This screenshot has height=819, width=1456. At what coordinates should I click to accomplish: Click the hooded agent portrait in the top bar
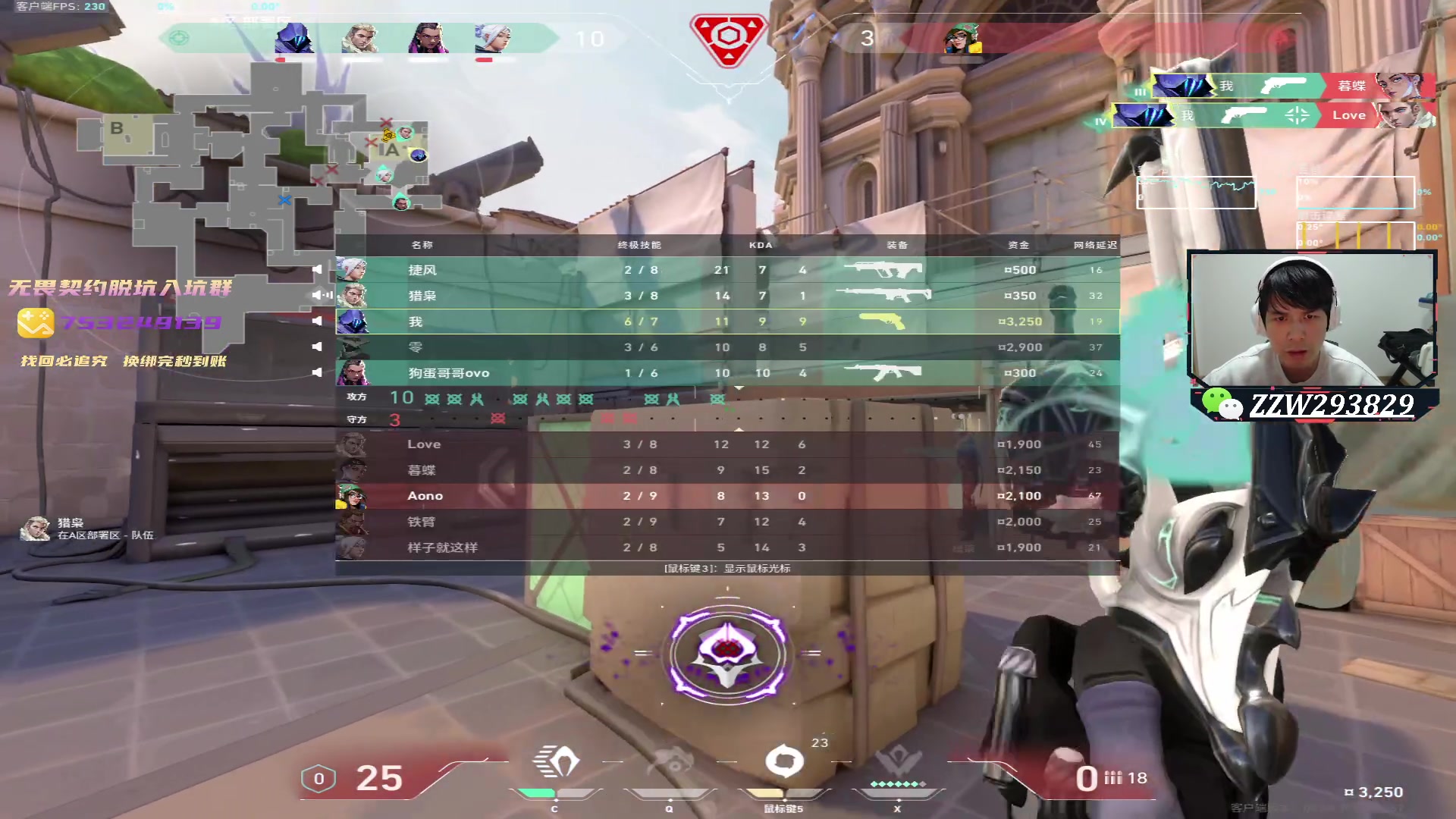[x=295, y=38]
